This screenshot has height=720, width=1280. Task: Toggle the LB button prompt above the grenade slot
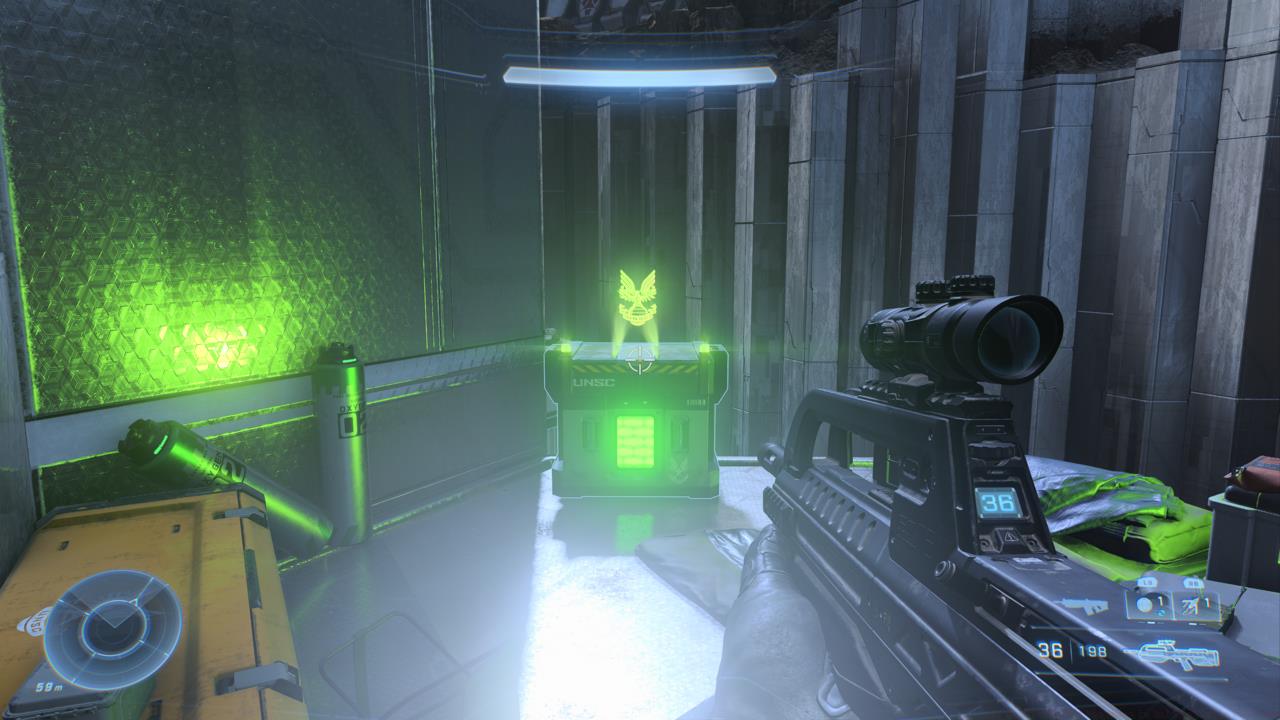click(x=1147, y=581)
